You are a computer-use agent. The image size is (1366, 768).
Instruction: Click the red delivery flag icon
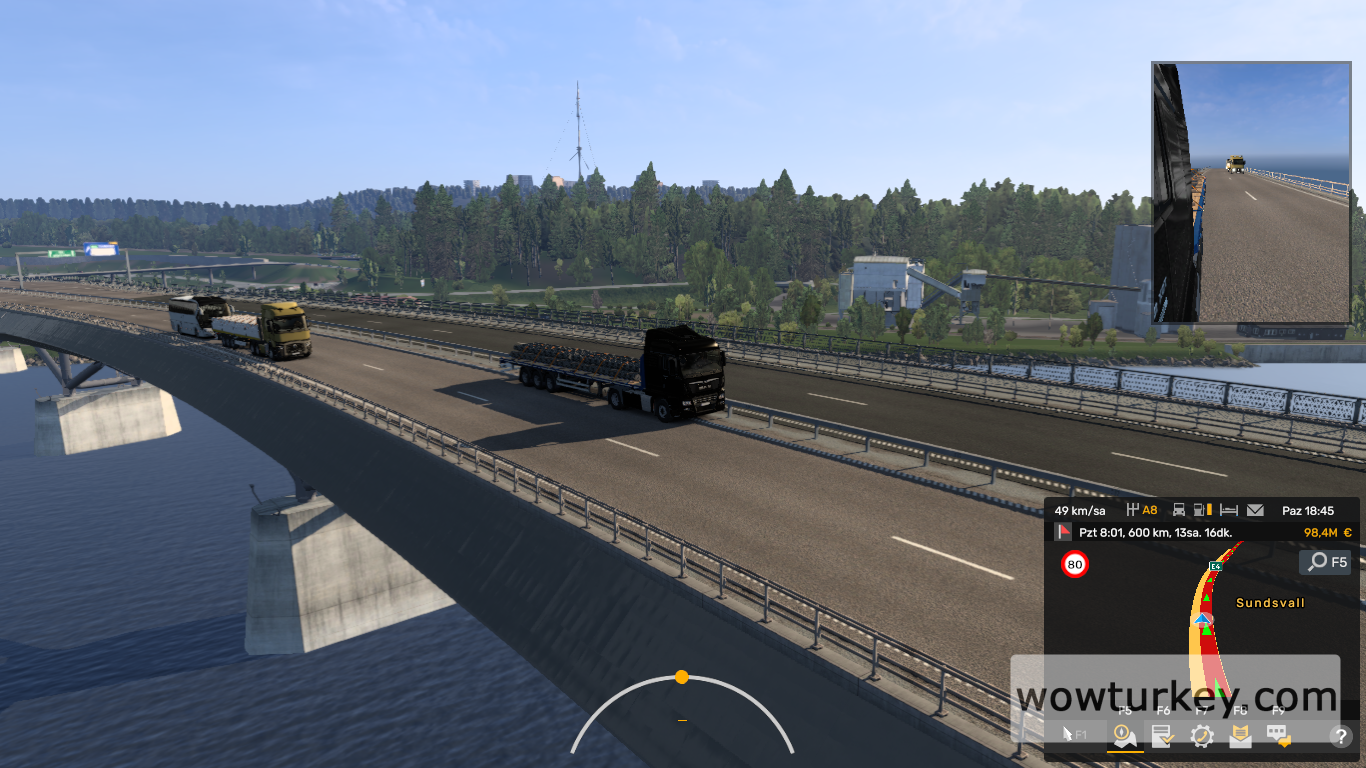[1064, 530]
